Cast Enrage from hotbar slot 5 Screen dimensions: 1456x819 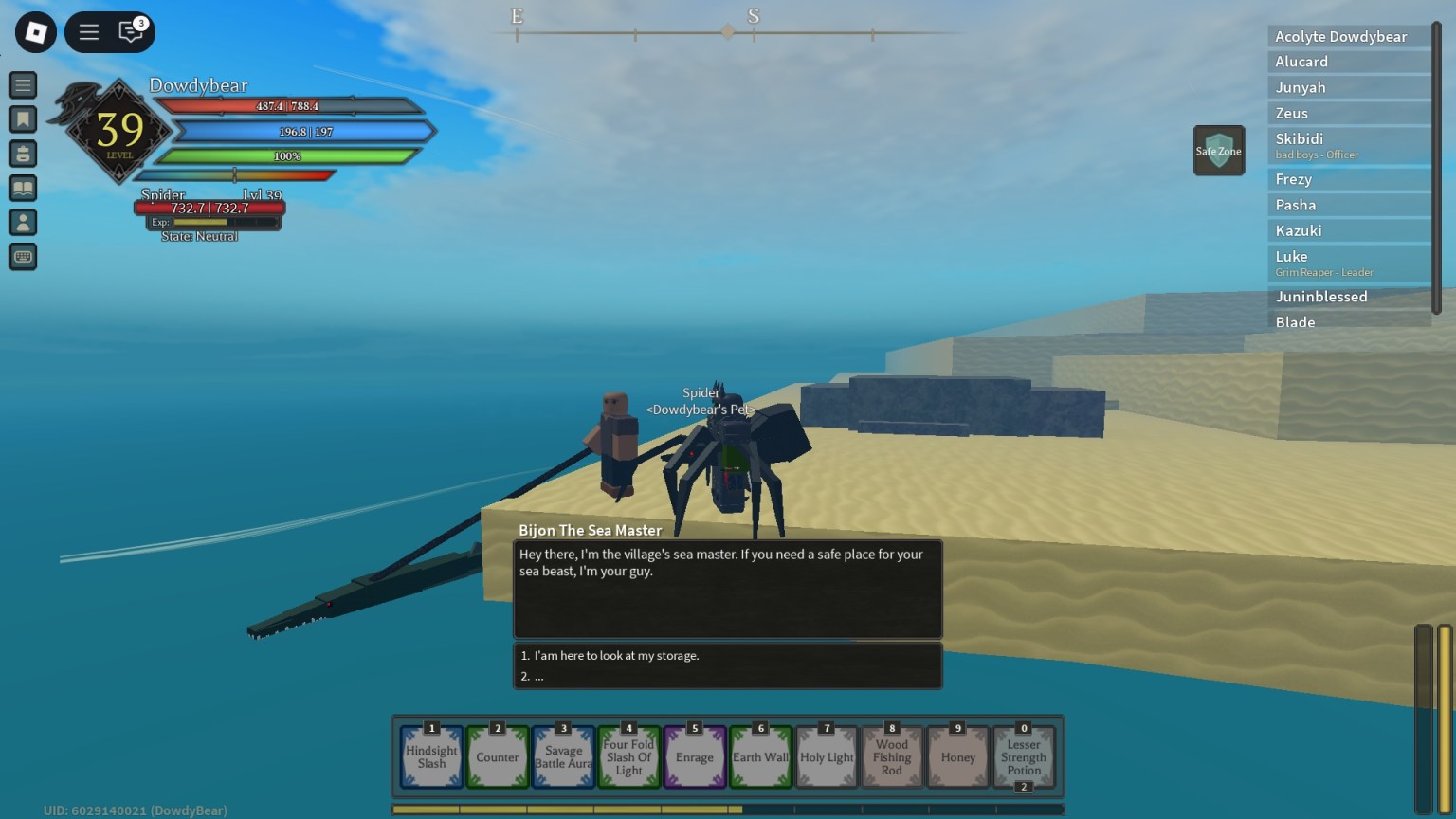click(x=695, y=756)
